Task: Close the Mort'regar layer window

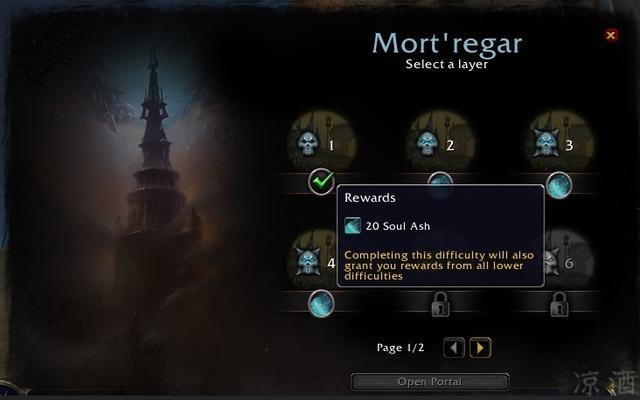Action: [x=611, y=35]
